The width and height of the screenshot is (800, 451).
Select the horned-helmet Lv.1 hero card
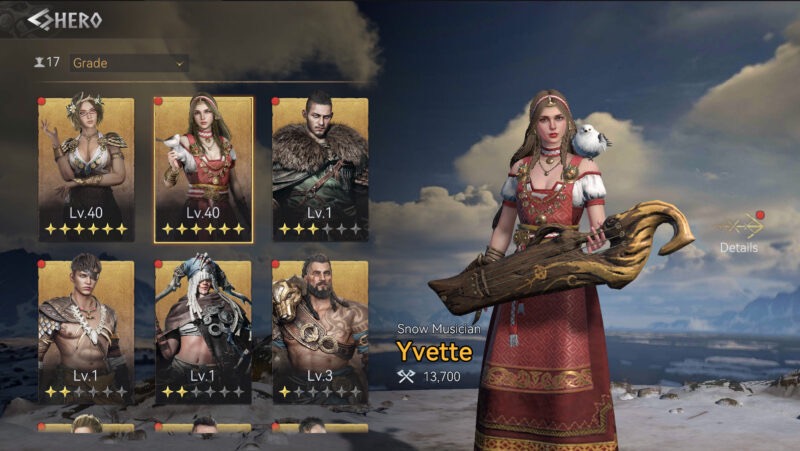tap(203, 332)
